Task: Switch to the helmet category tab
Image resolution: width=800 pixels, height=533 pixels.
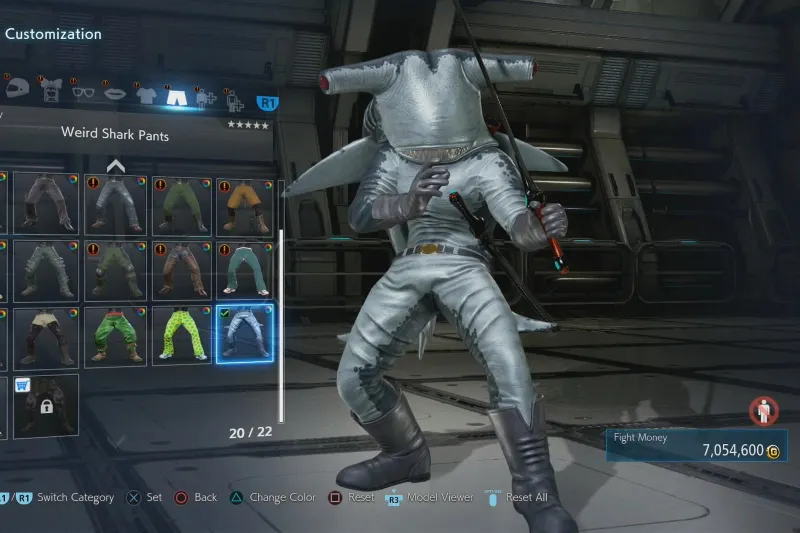Action: tap(17, 89)
